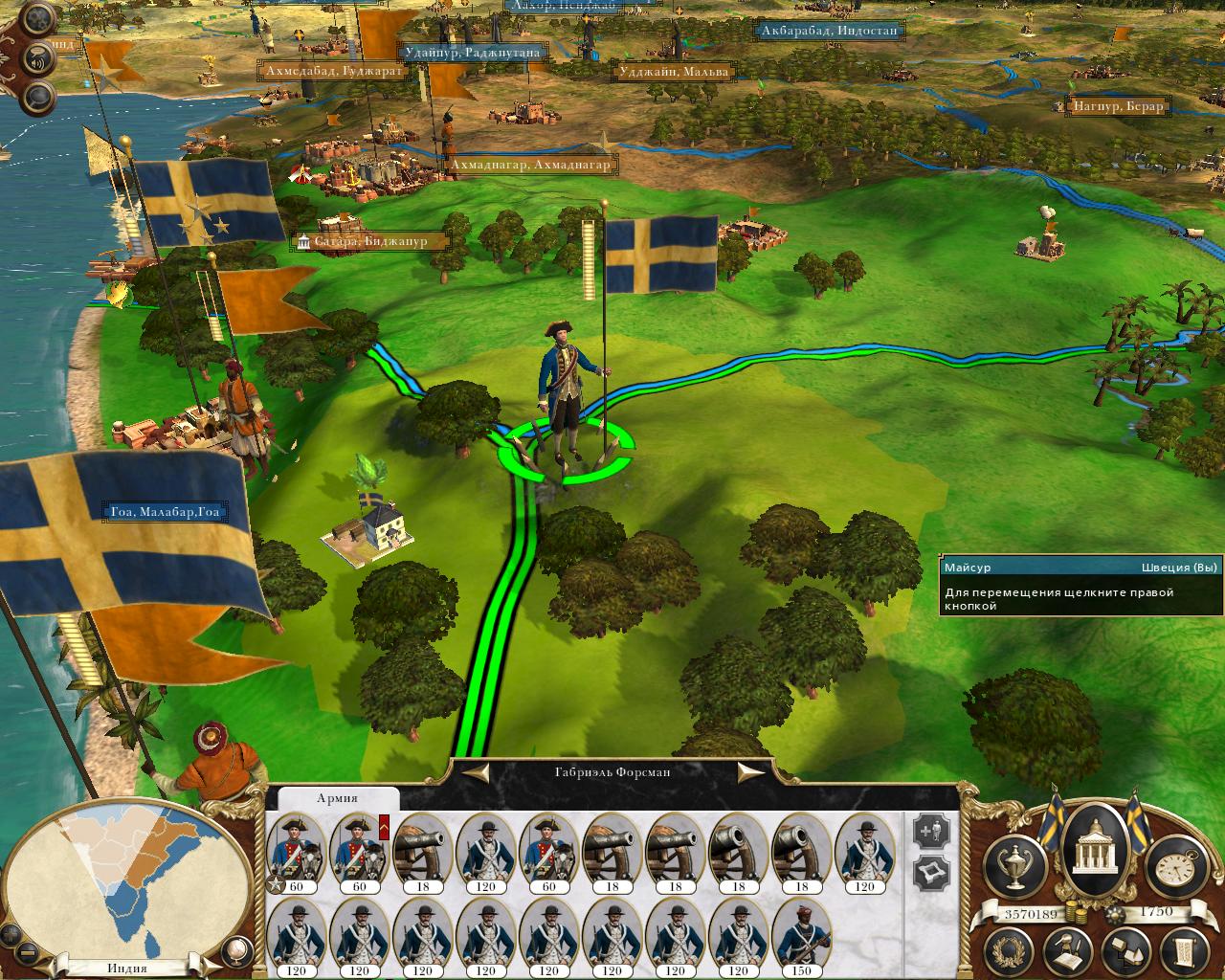Zoom out the minimap with minus button

[27, 954]
